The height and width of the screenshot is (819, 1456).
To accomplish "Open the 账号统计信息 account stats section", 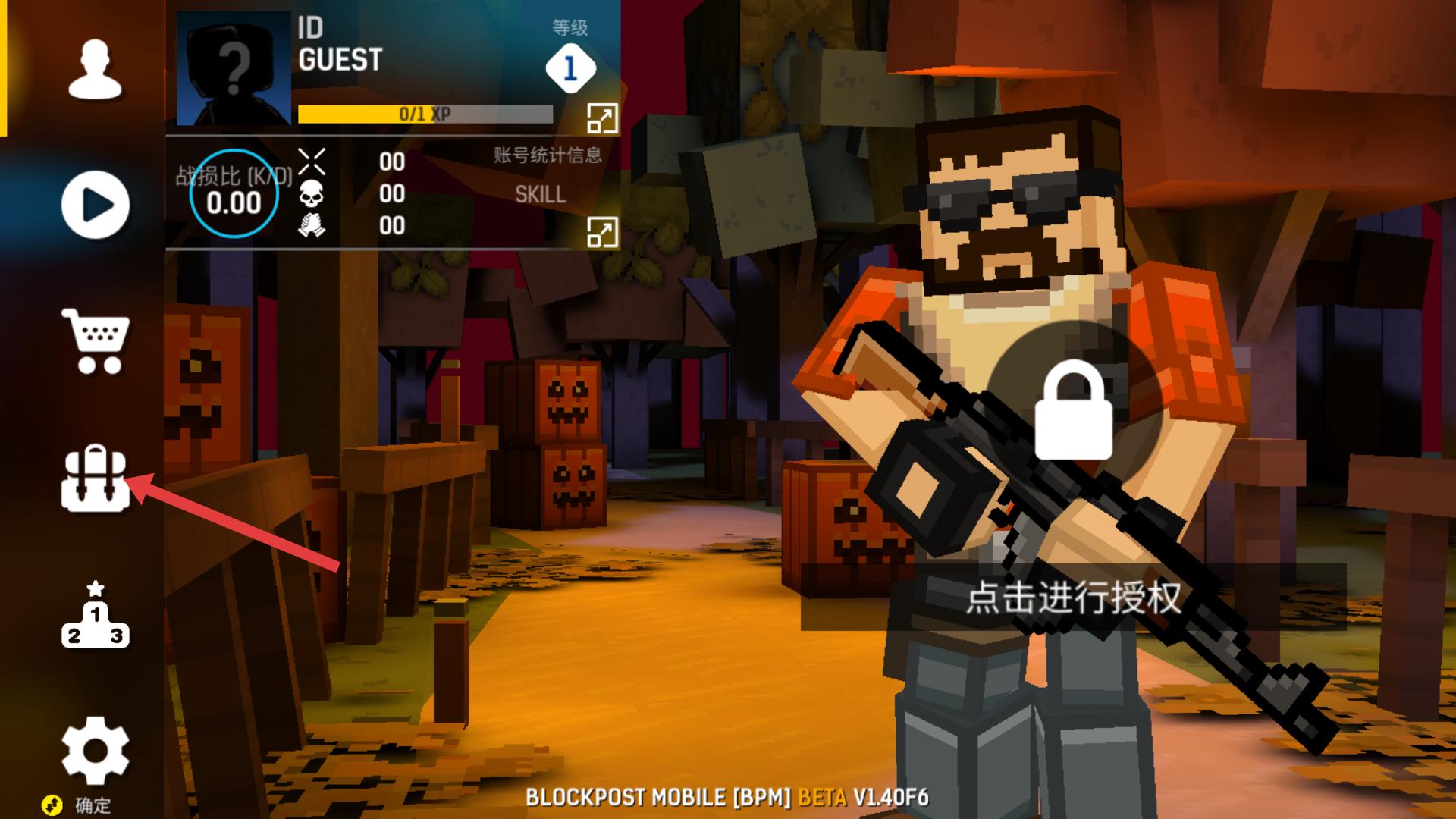I will pos(546,155).
